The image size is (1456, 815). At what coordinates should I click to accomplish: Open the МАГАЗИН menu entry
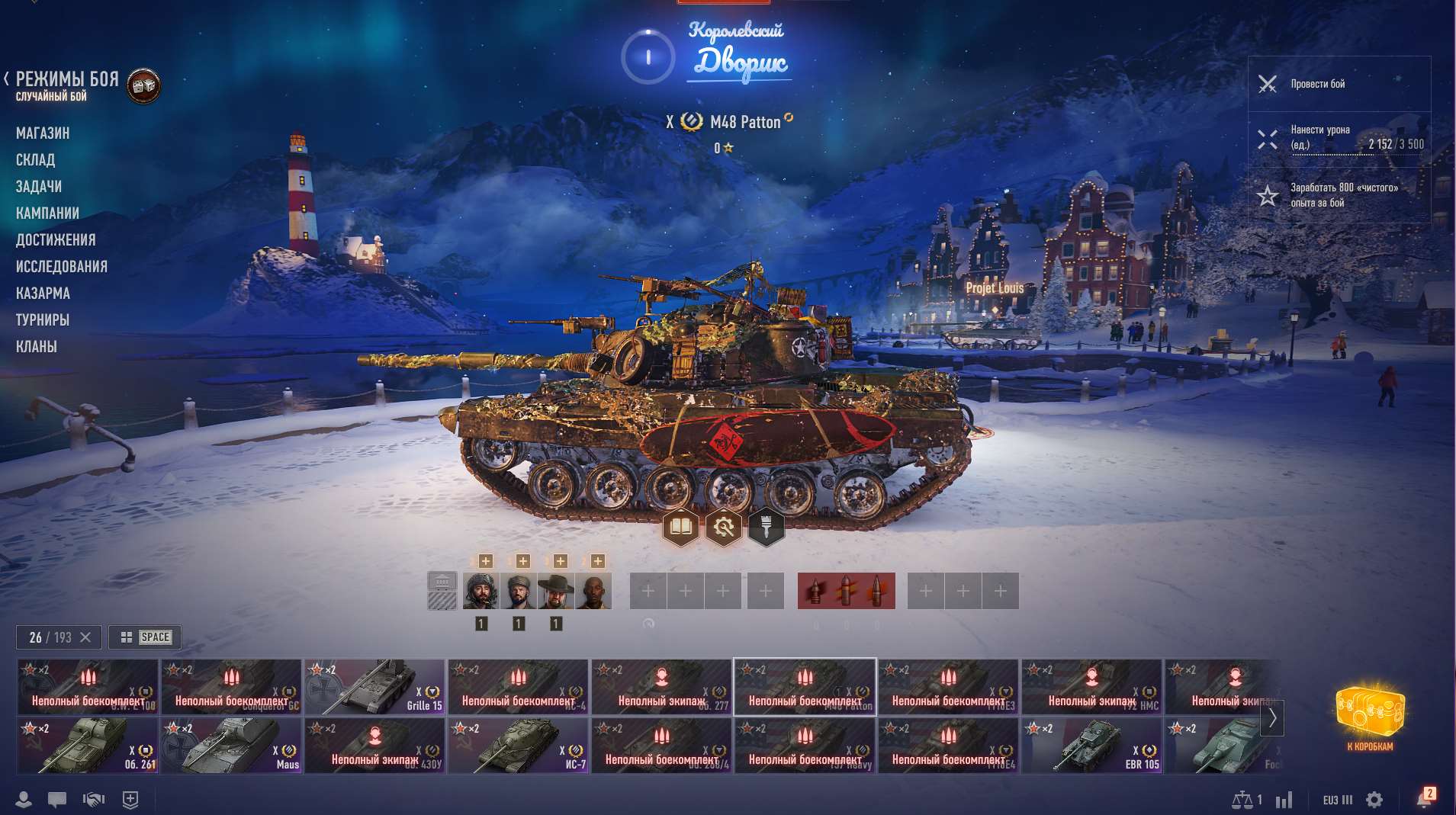click(43, 132)
